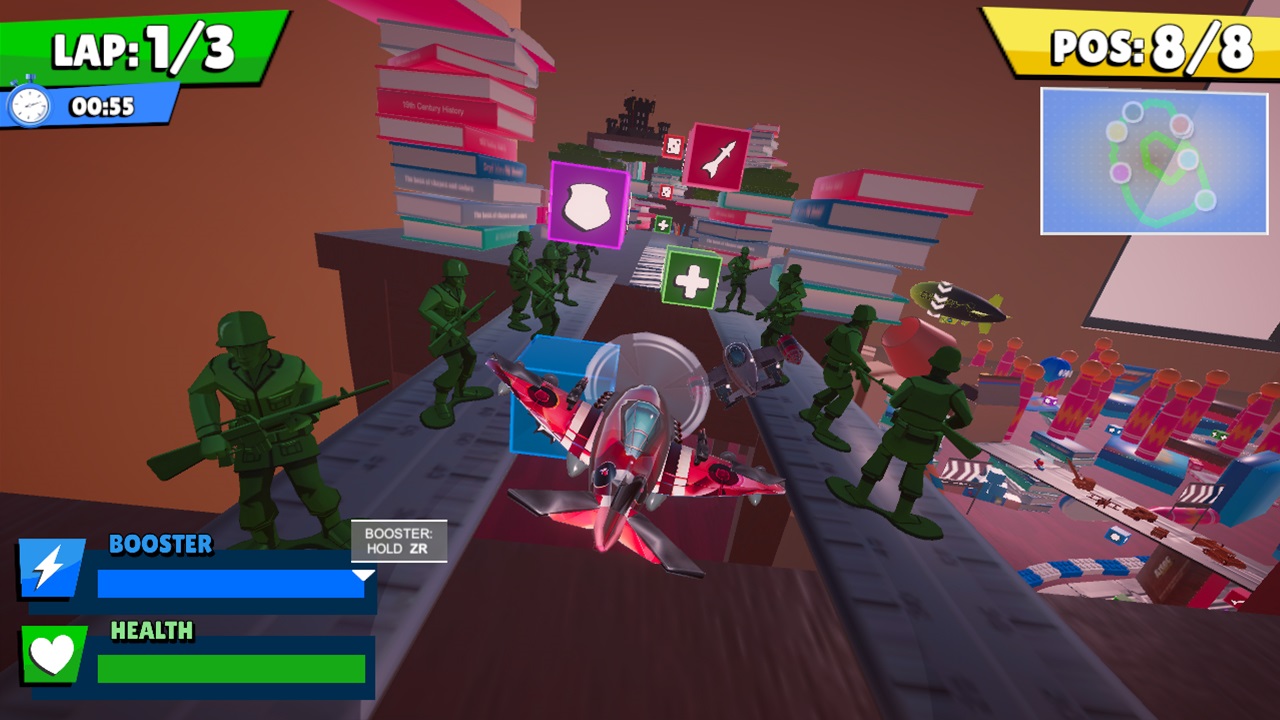Image resolution: width=1280 pixels, height=720 pixels.
Task: Click the green health bar
Action: click(x=230, y=665)
